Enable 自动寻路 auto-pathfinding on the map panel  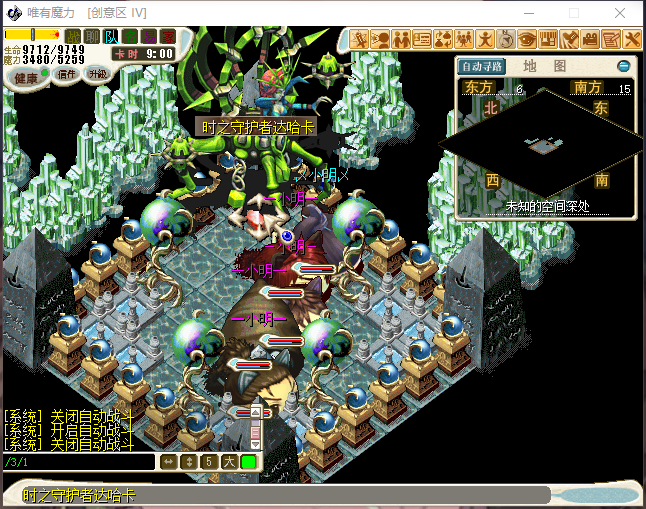[x=481, y=67]
